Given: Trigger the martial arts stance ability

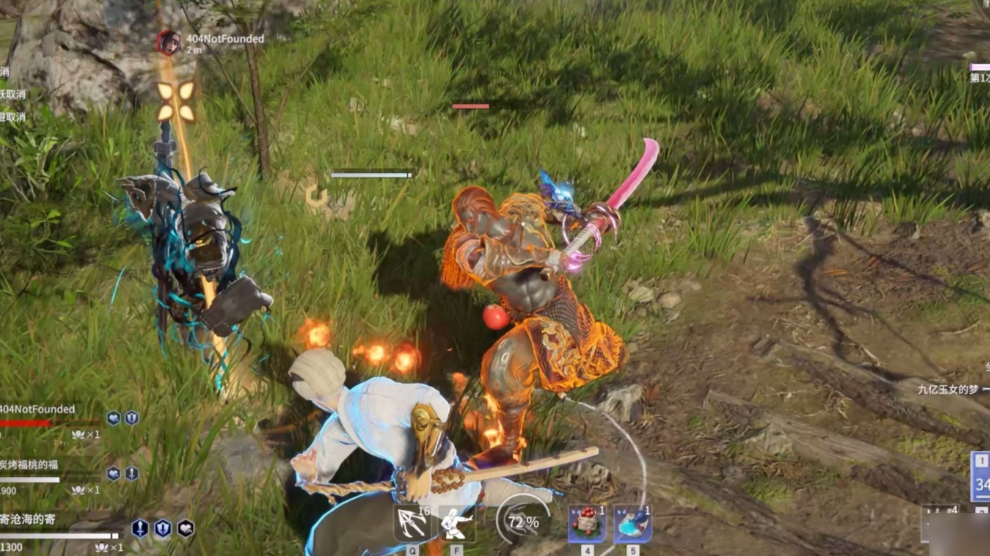Looking at the screenshot, I should [x=458, y=522].
